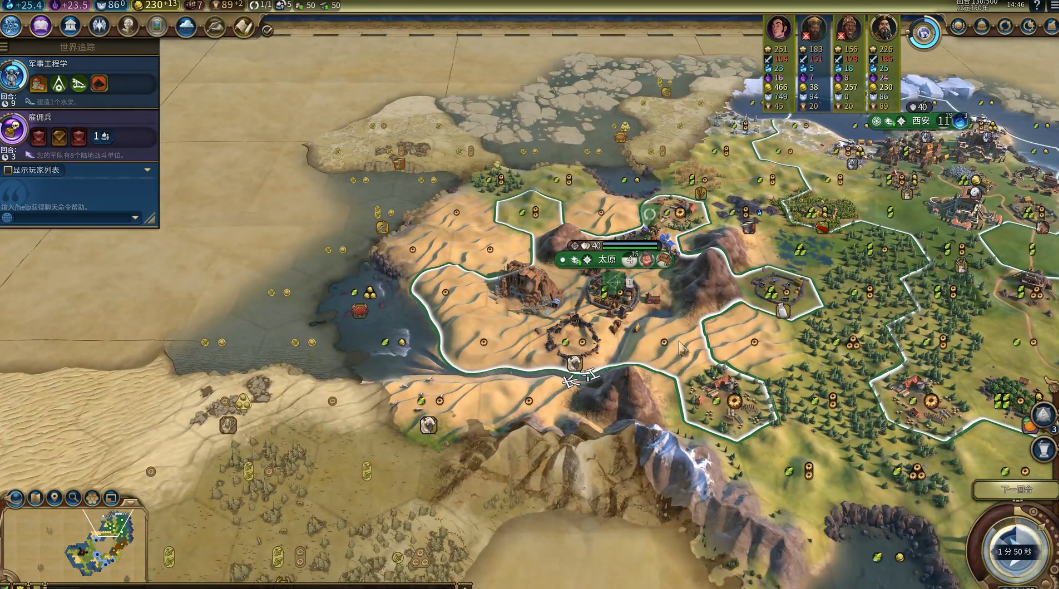Image resolution: width=1059 pixels, height=589 pixels.
Task: Open the world congress globe icon
Action: [x=924, y=33]
